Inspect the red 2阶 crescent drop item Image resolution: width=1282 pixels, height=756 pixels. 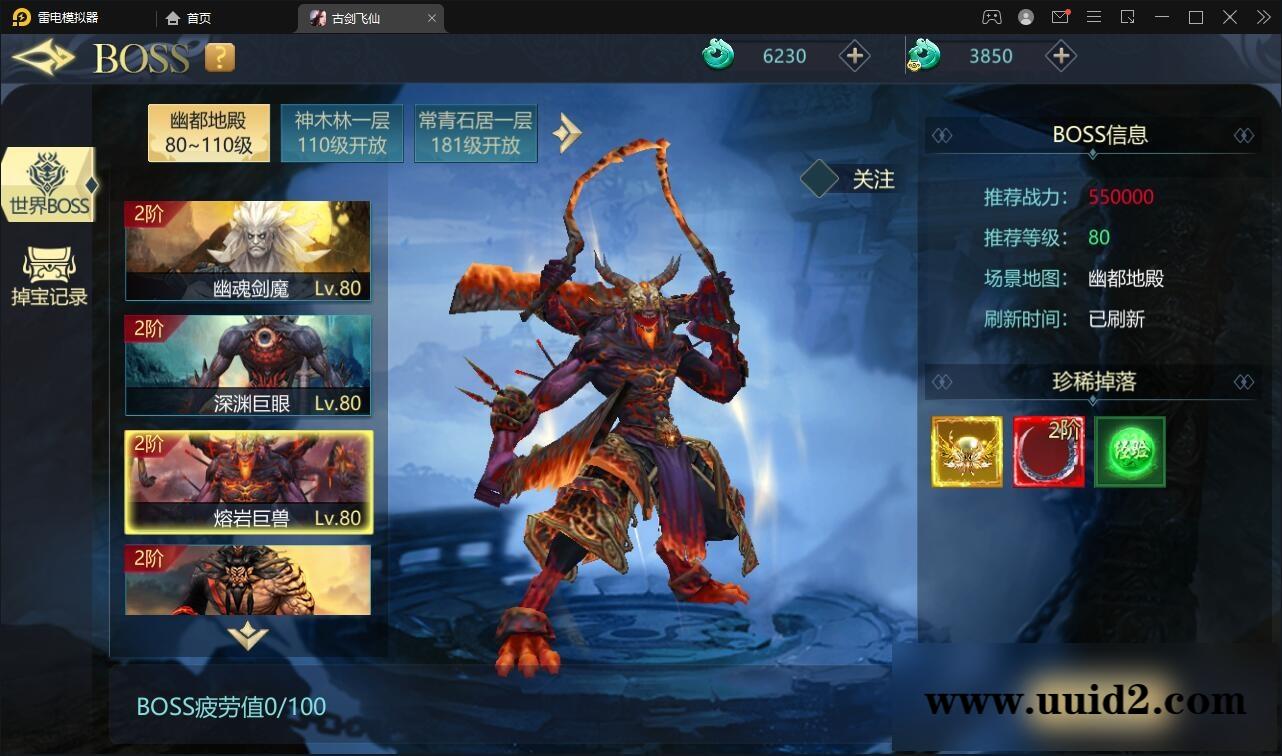click(1049, 451)
